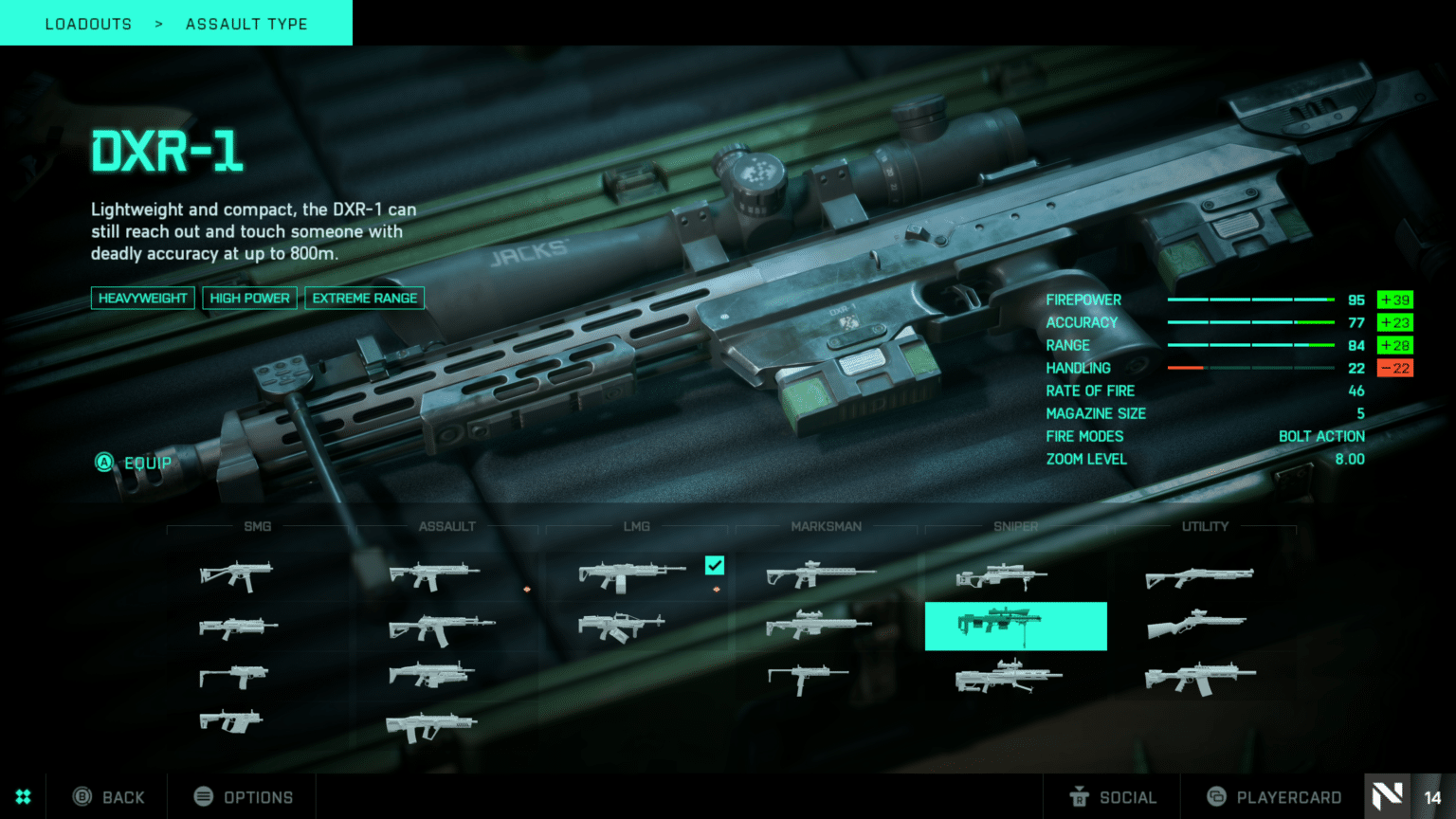Click the Back button icon
This screenshot has height=819, width=1456.
pyautogui.click(x=83, y=796)
